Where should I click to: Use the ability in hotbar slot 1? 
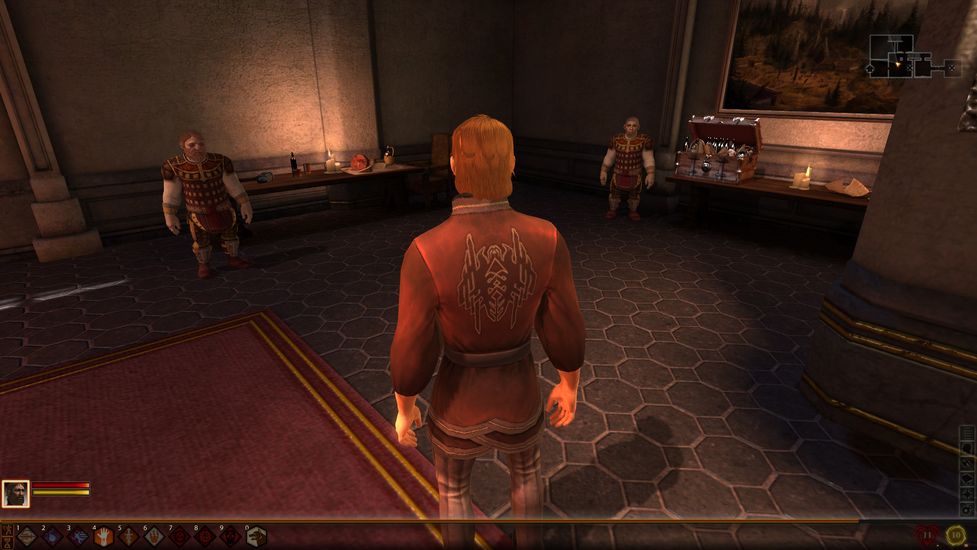(26, 537)
